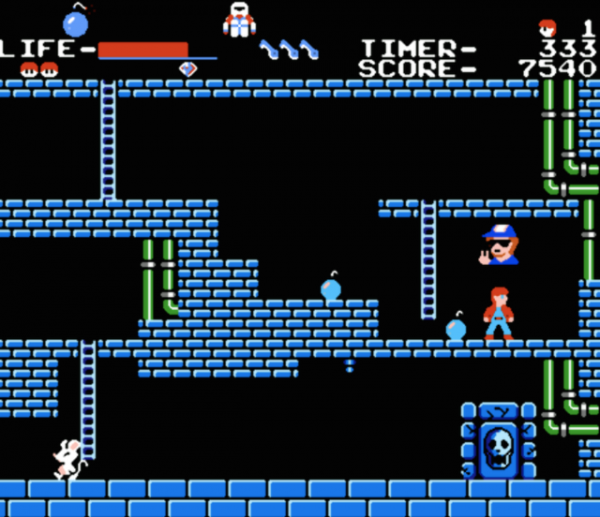Select the diamond gem icon under the life bar
Image resolution: width=600 pixels, height=517 pixels.
[187, 68]
